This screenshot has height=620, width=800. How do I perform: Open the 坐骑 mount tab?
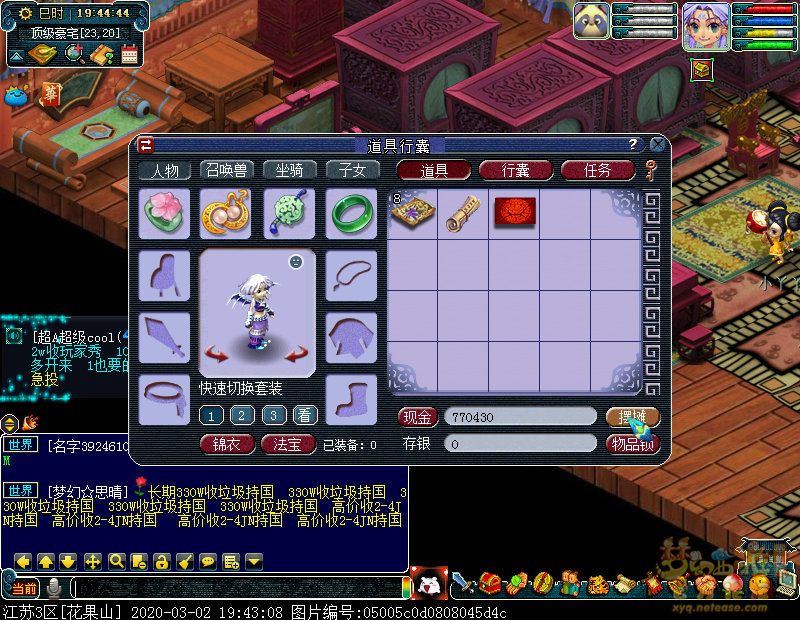(290, 170)
